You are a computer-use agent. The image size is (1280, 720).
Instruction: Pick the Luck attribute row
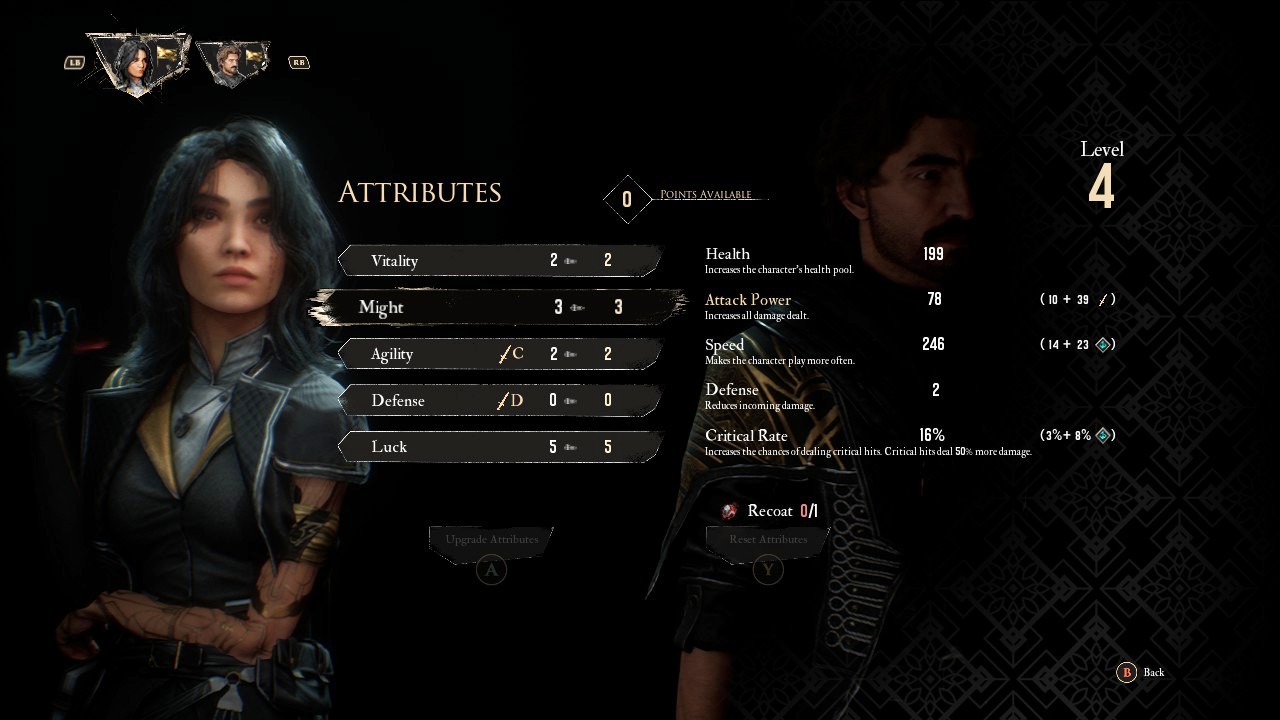coord(500,447)
